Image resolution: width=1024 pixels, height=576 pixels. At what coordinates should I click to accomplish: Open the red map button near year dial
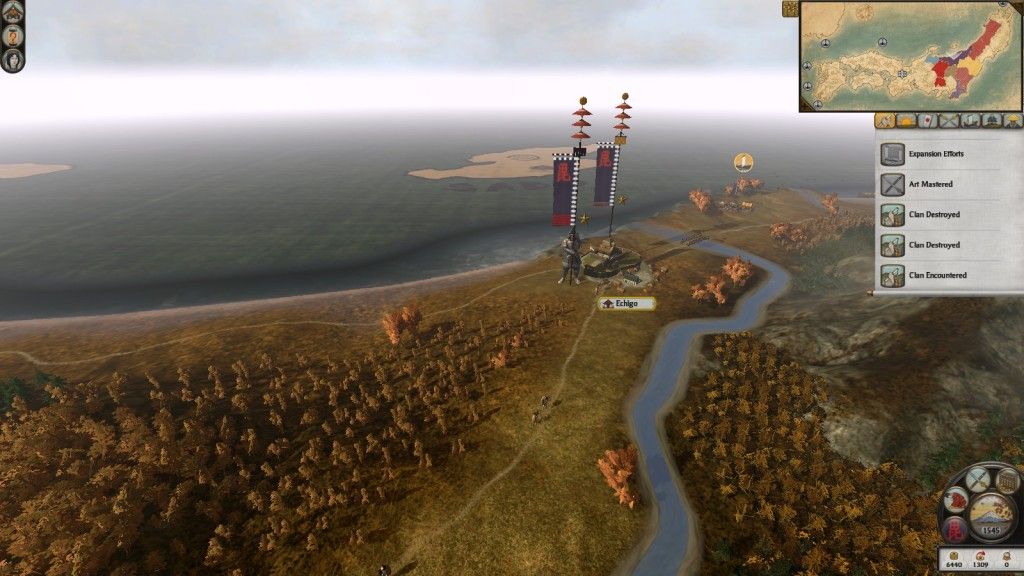[x=957, y=497]
